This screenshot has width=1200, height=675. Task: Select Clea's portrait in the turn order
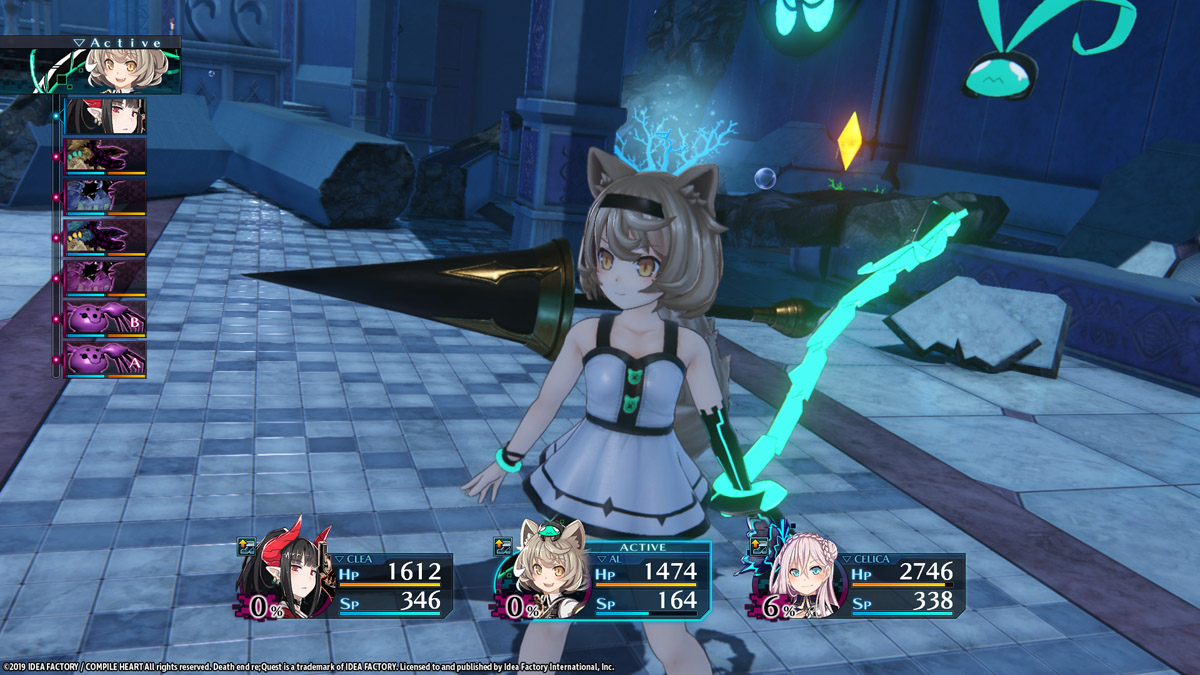click(x=105, y=116)
